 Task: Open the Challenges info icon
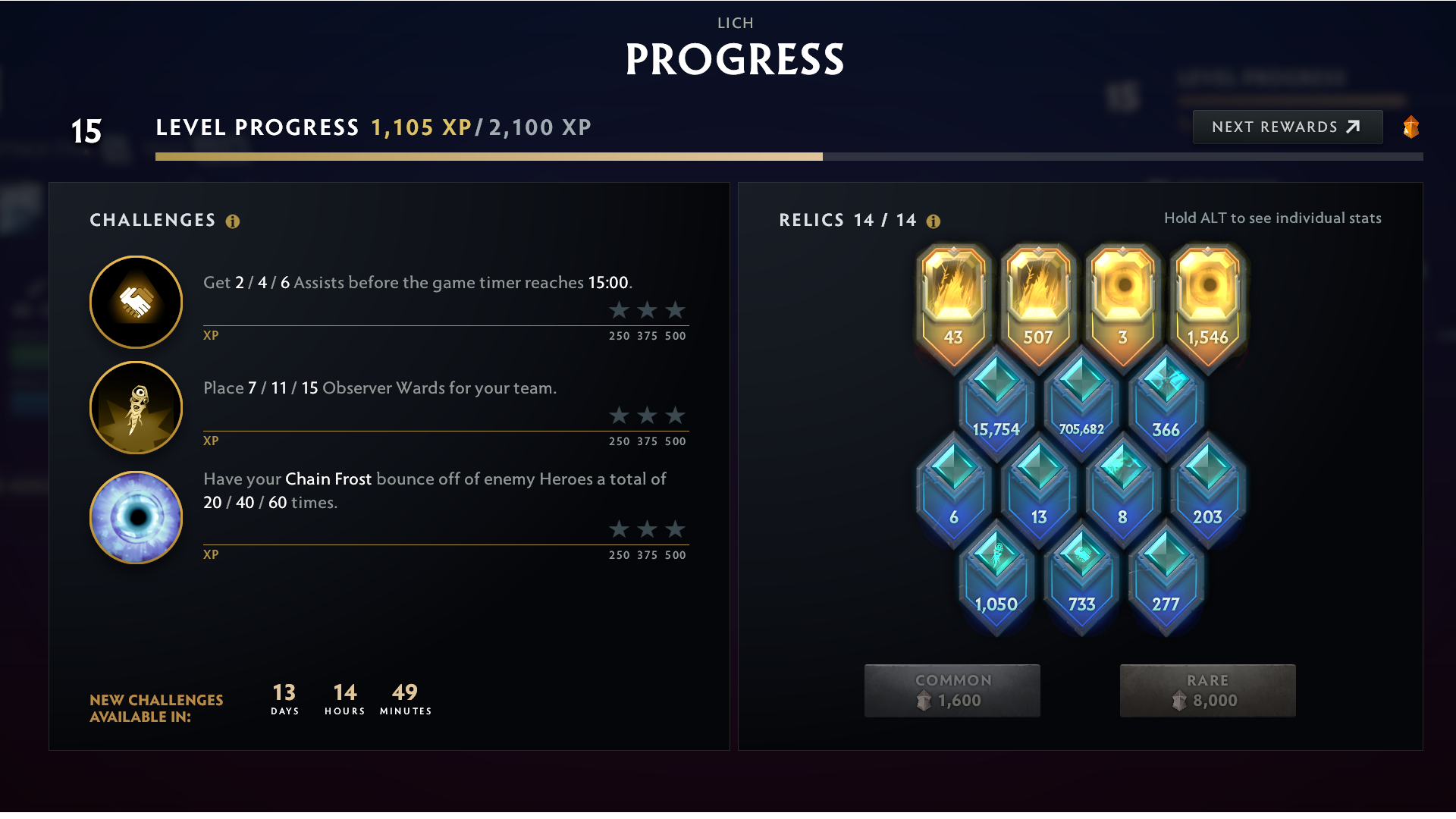point(233,221)
